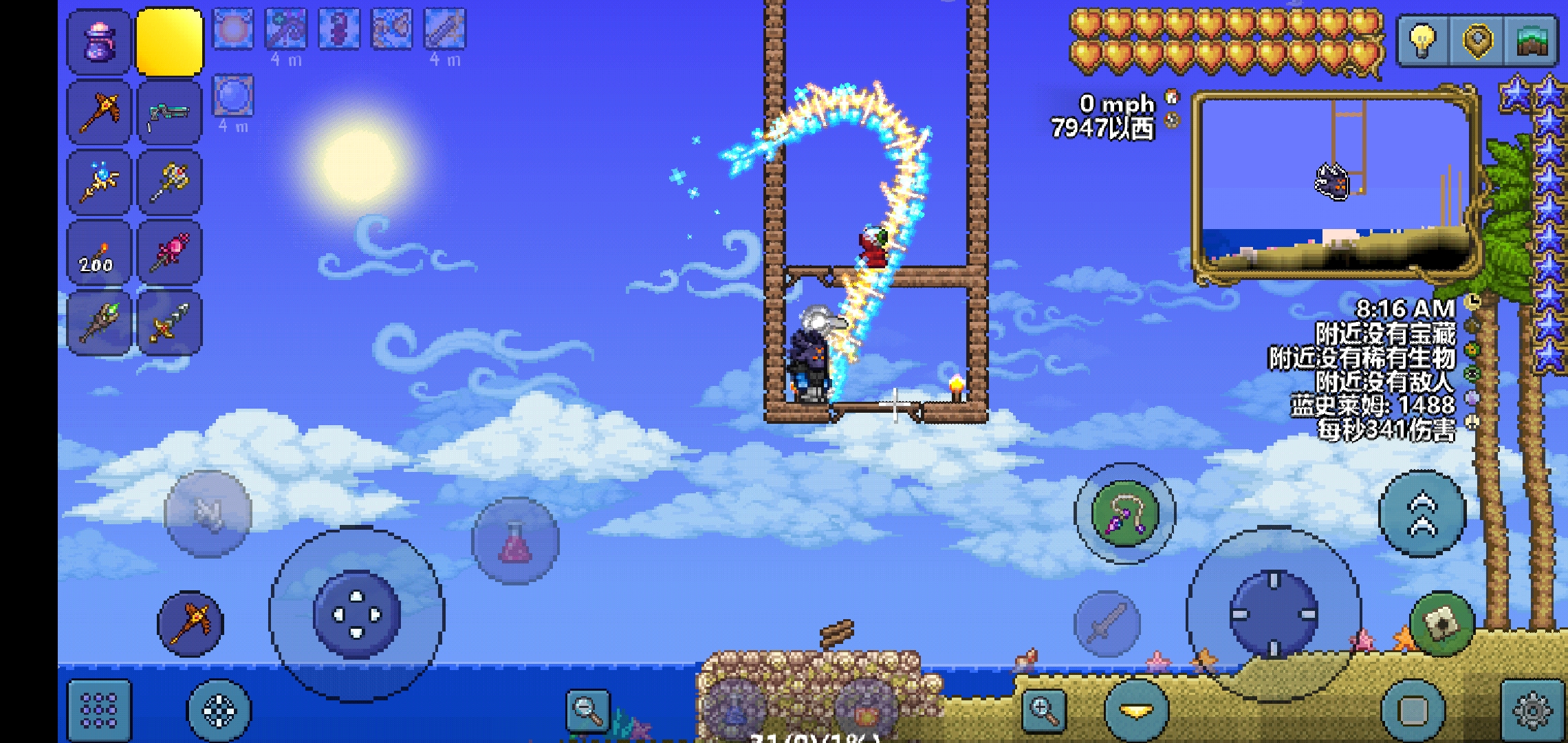Select the pink crystal staff slot

[x=169, y=252]
